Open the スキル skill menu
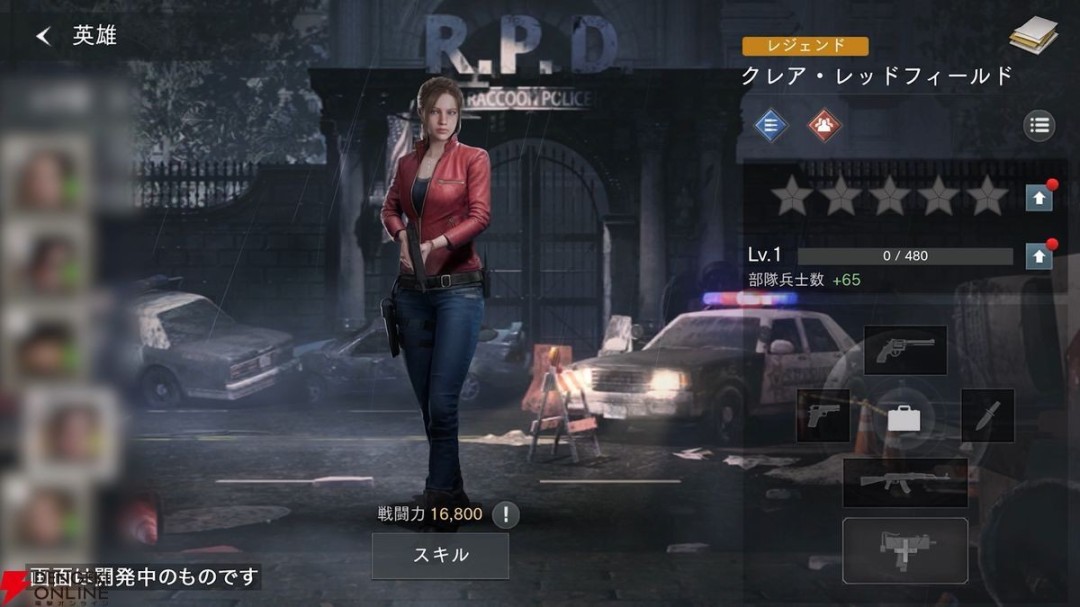 (x=440, y=555)
